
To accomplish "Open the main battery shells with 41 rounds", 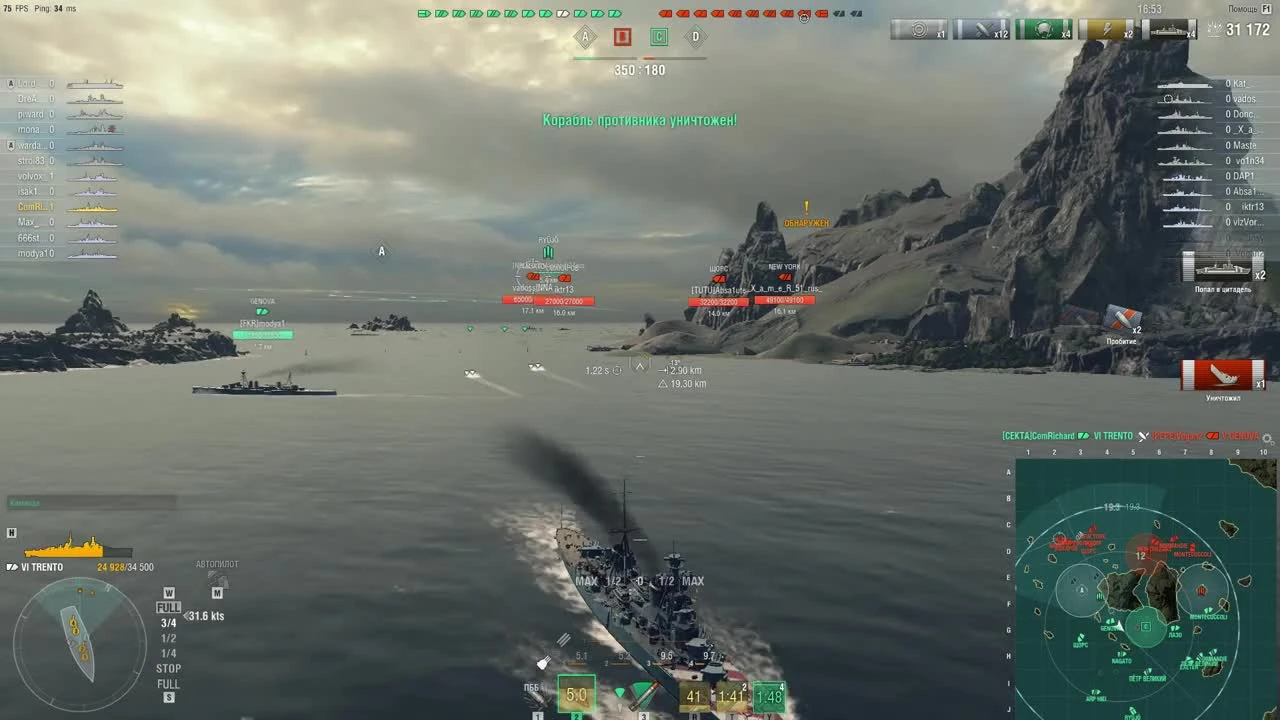I will point(694,694).
